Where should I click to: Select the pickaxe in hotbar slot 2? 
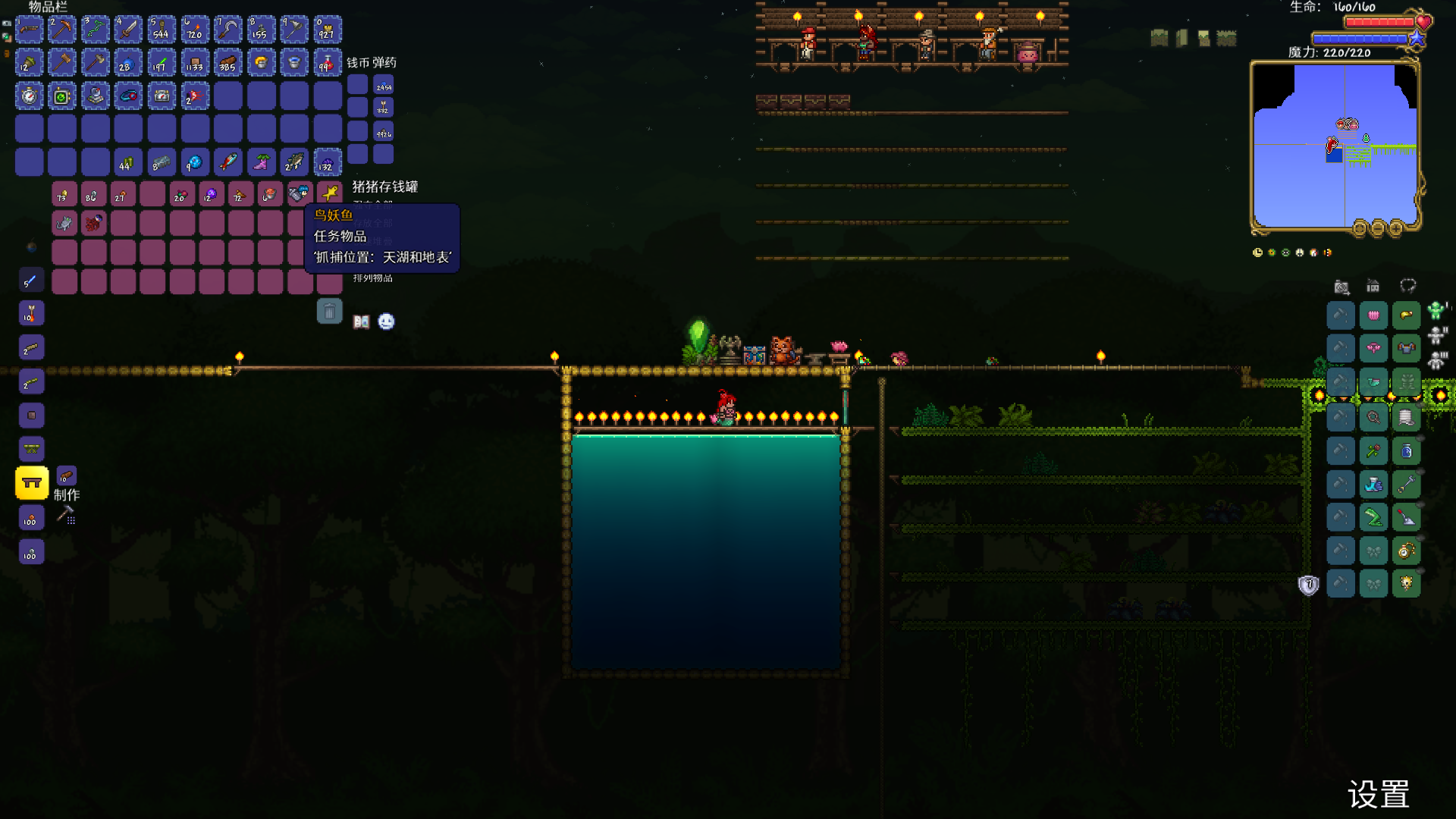pyautogui.click(x=62, y=30)
